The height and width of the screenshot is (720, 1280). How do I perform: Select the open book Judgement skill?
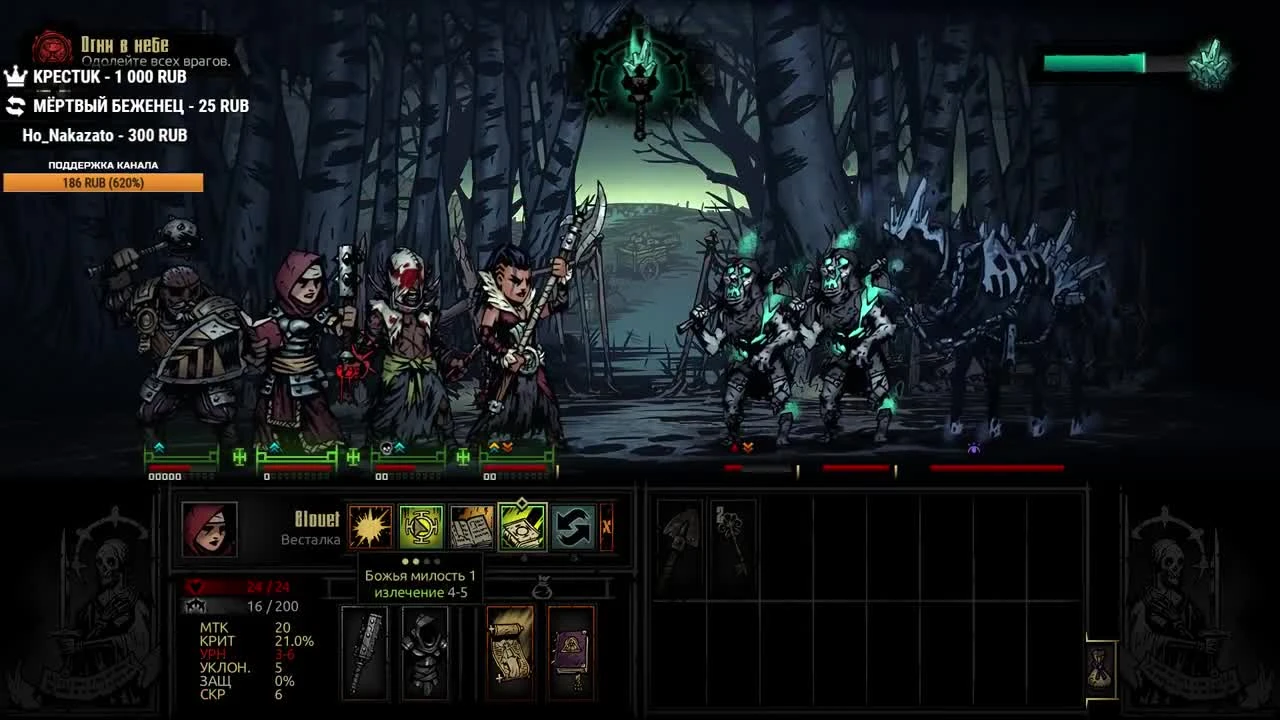coord(470,524)
